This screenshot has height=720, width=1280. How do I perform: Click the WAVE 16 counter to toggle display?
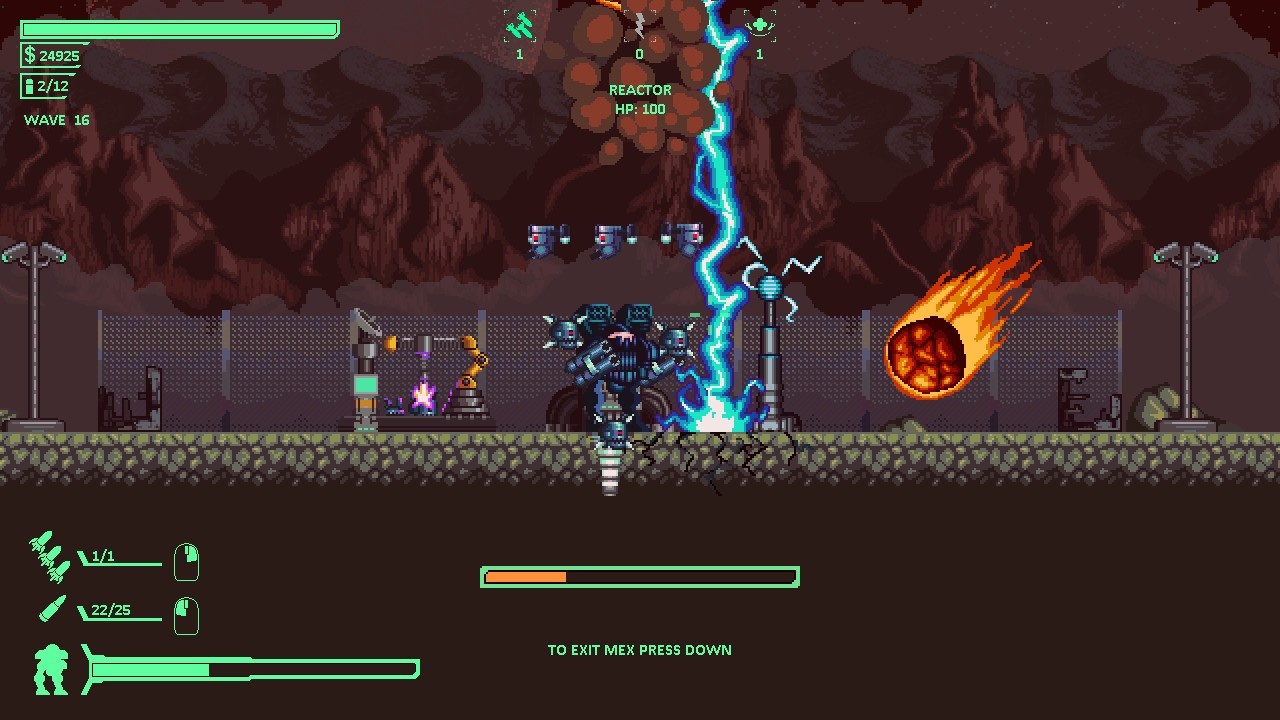(57, 120)
